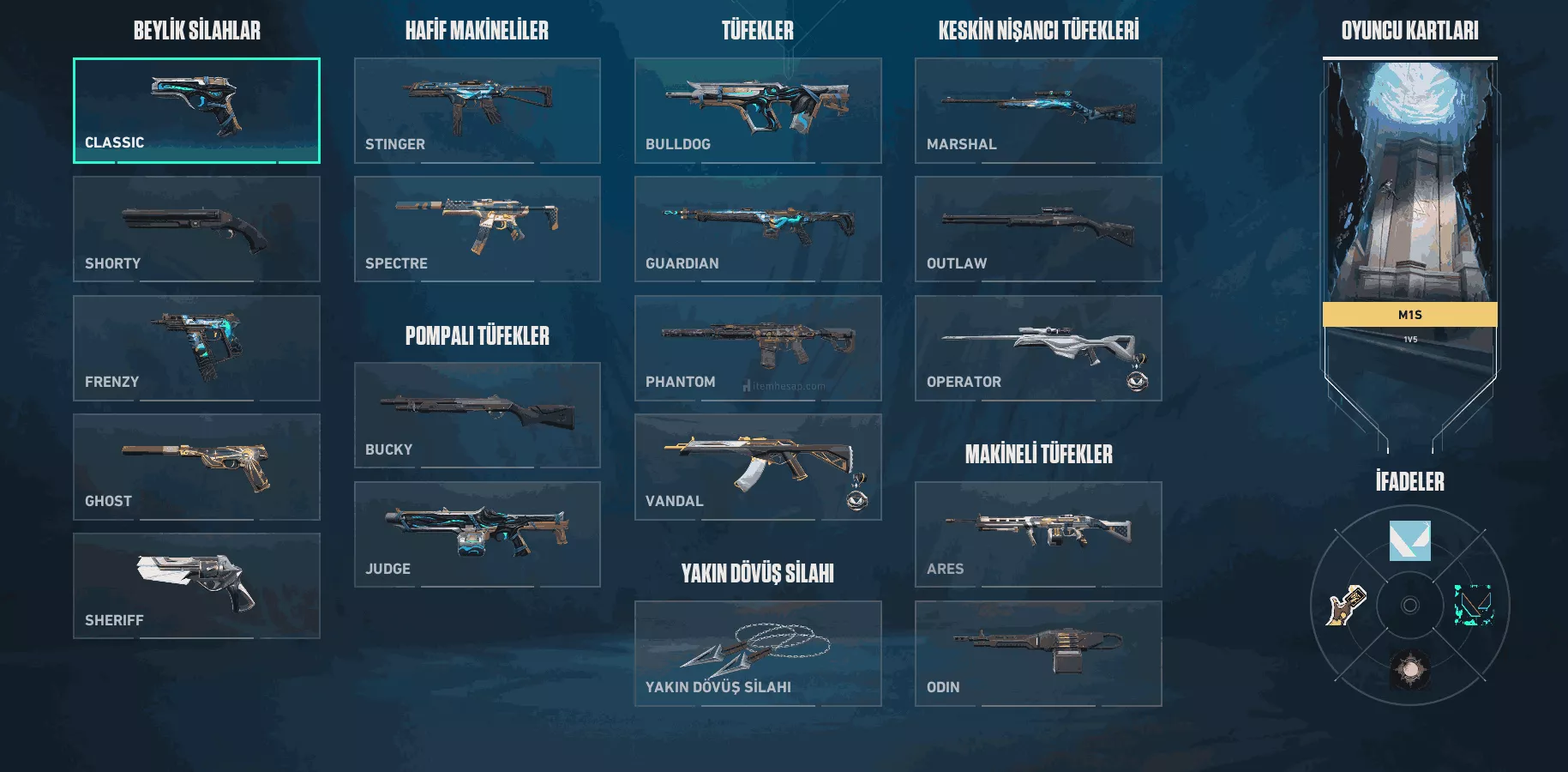
Task: Select the Stinger SMG tile
Action: click(477, 111)
